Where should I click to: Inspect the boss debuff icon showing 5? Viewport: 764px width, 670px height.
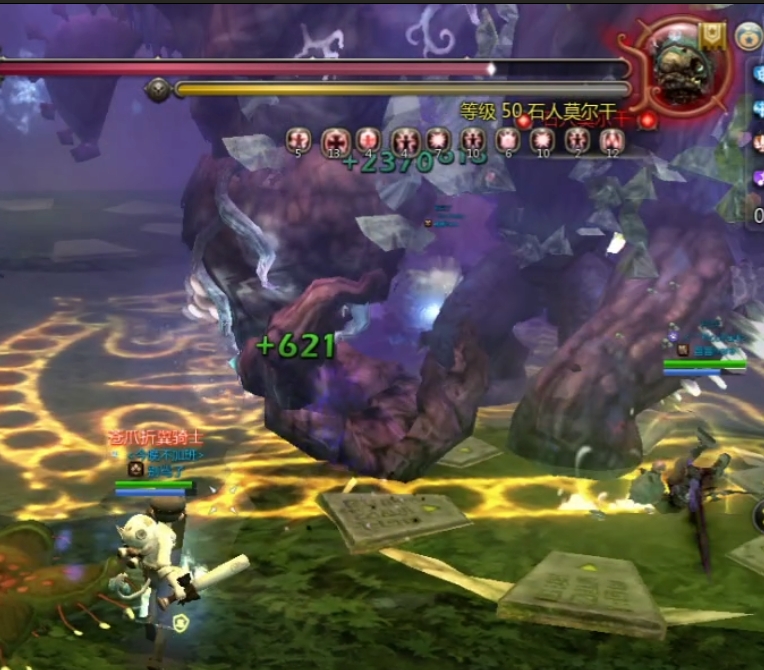pyautogui.click(x=298, y=141)
